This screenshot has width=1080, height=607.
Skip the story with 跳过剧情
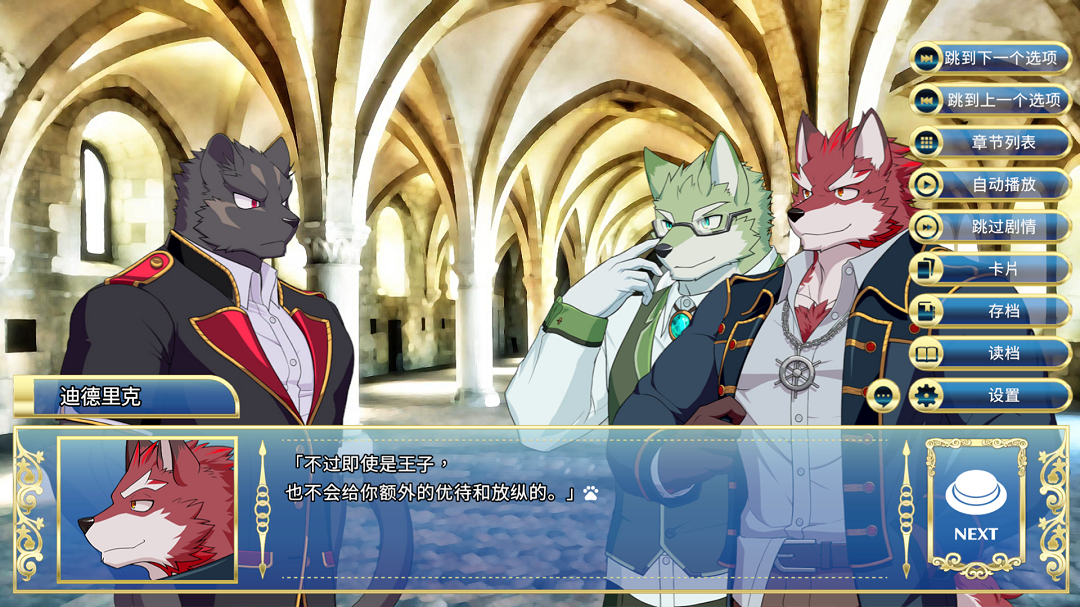pyautogui.click(x=990, y=226)
